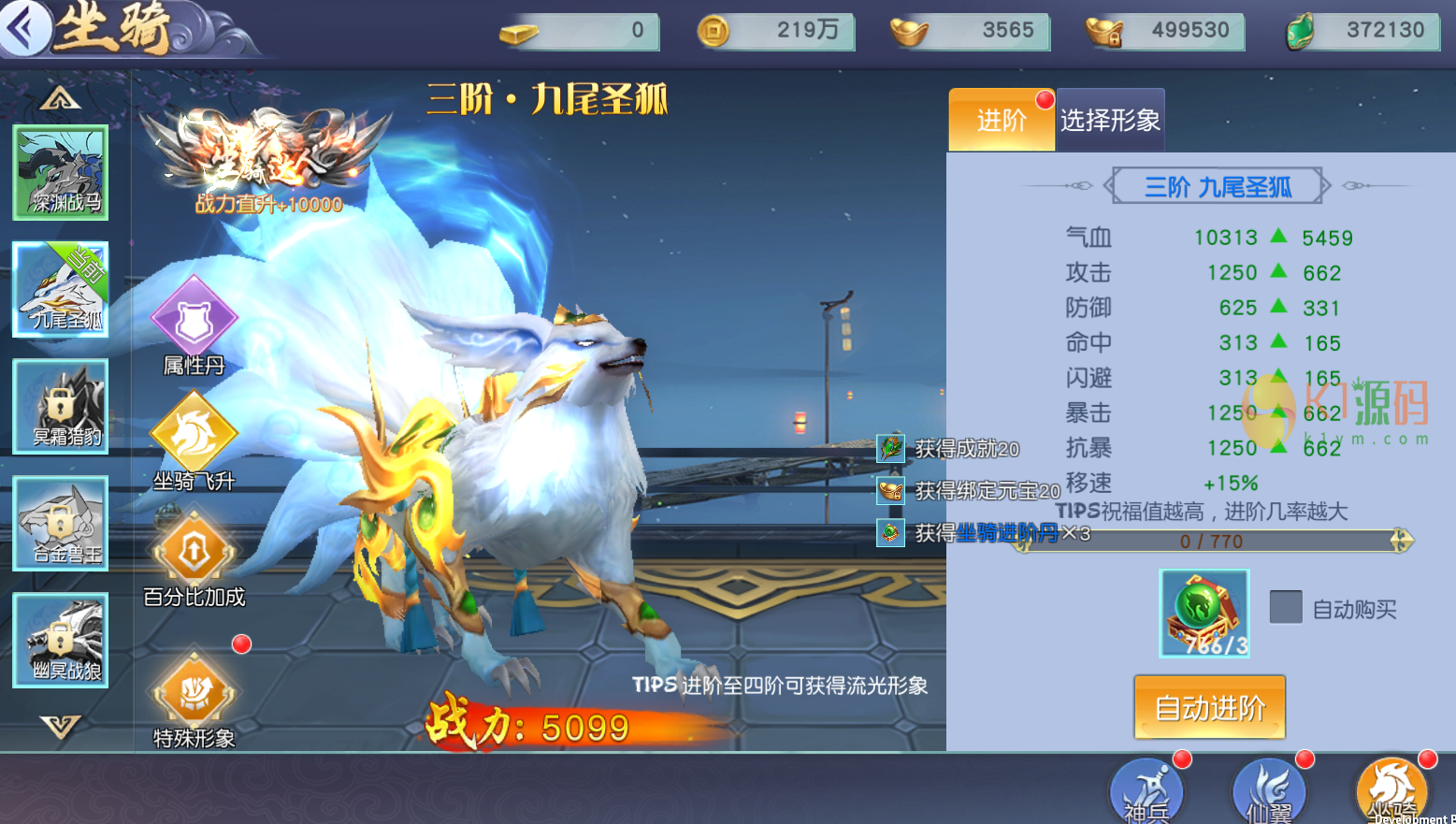Image resolution: width=1456 pixels, height=824 pixels.
Task: Select the 深渊战马 mount thumbnail
Action: pyautogui.click(x=61, y=173)
